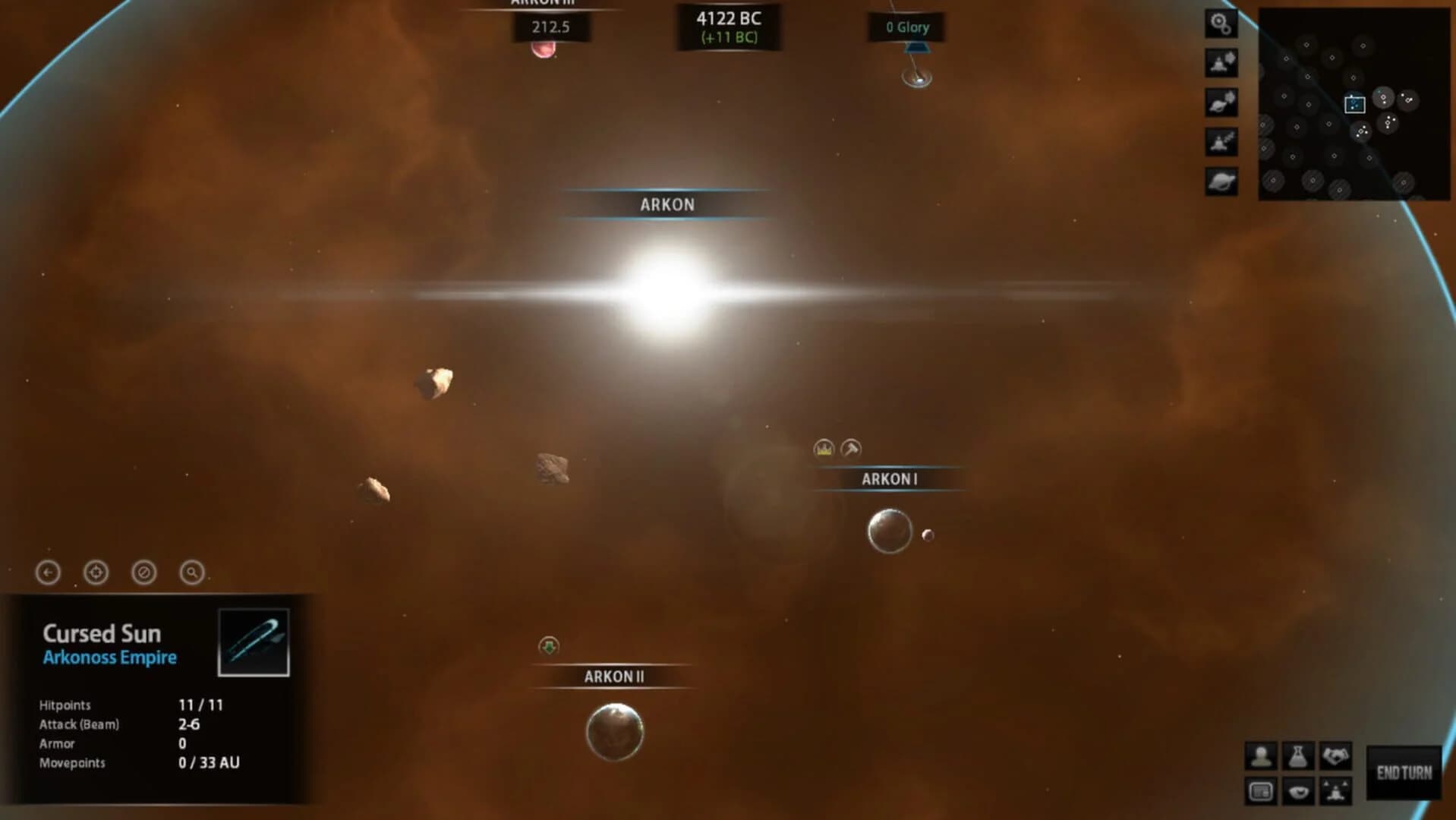This screenshot has height=820, width=1456.
Task: Toggle skip order with the crossed-circle icon
Action: [143, 573]
